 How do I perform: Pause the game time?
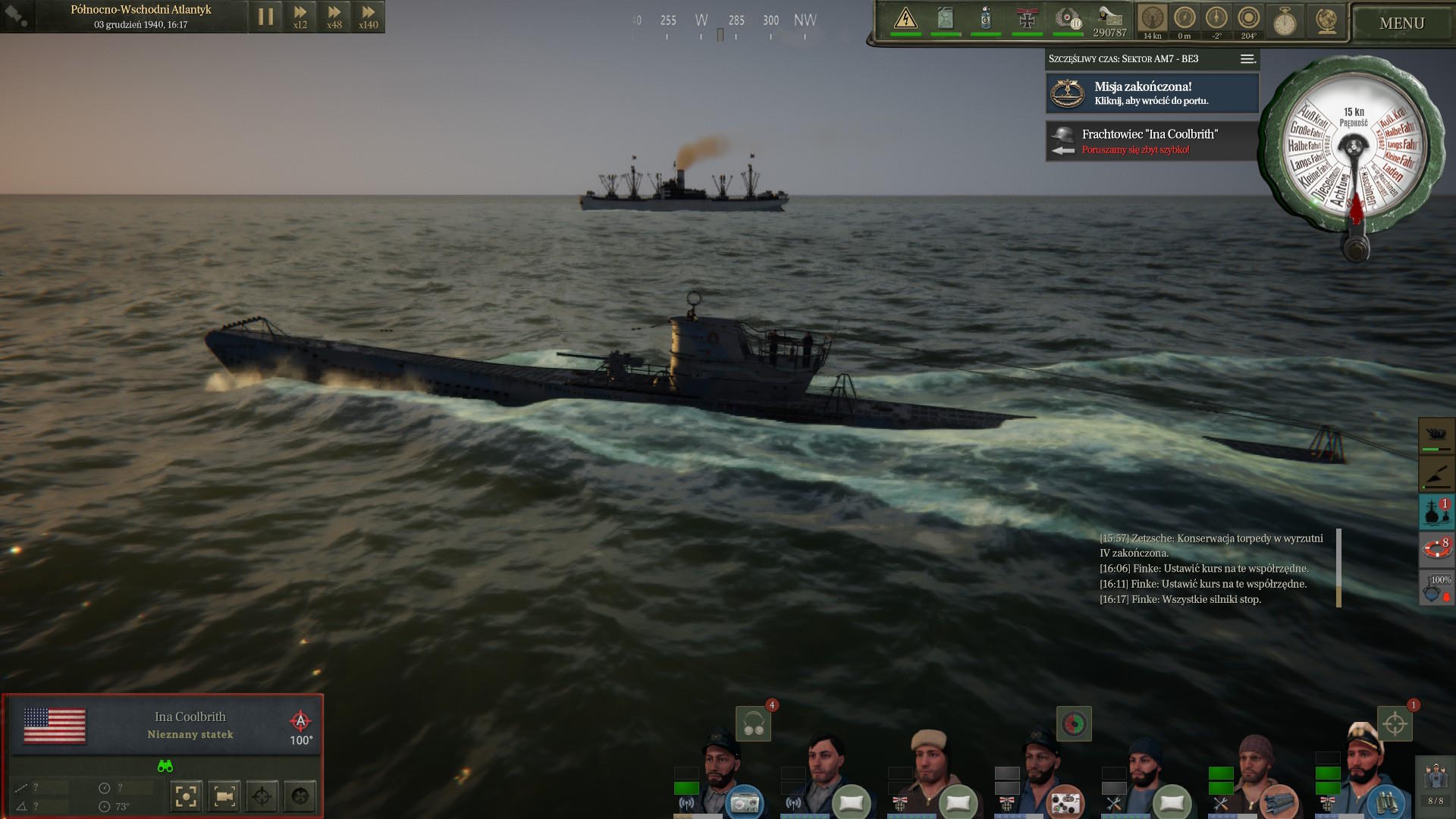click(x=265, y=17)
